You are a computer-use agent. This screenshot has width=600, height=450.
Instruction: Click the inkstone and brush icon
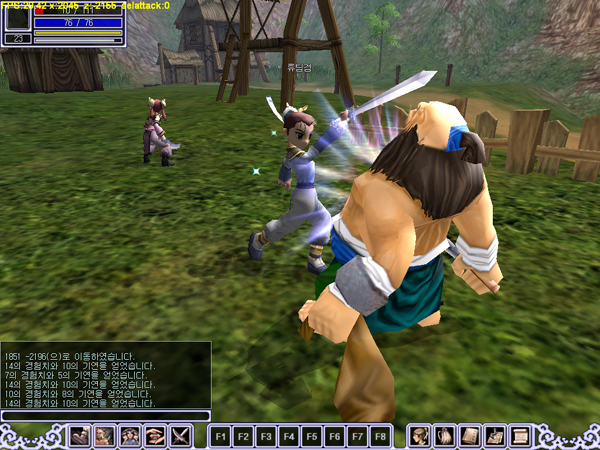coord(495,436)
